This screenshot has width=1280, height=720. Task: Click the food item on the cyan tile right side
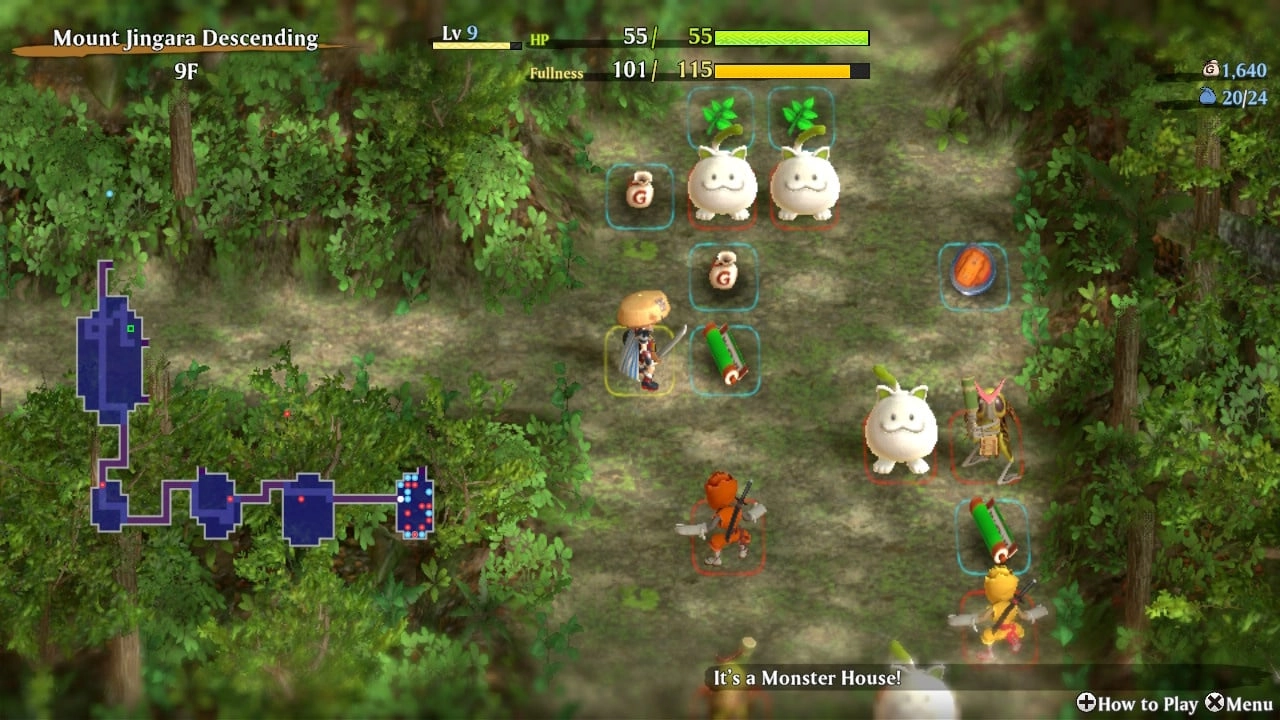pyautogui.click(x=973, y=270)
